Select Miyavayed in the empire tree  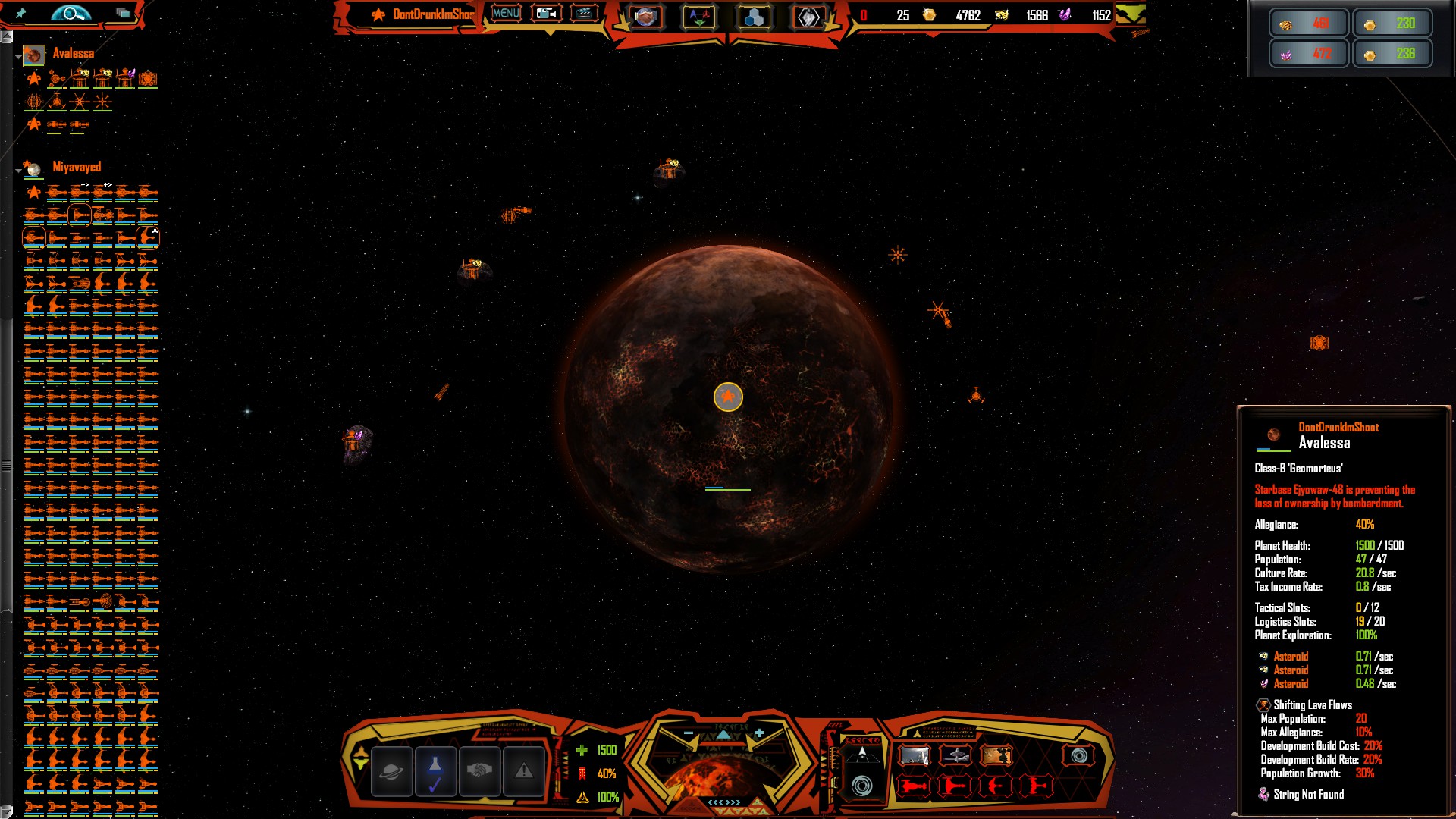[76, 167]
